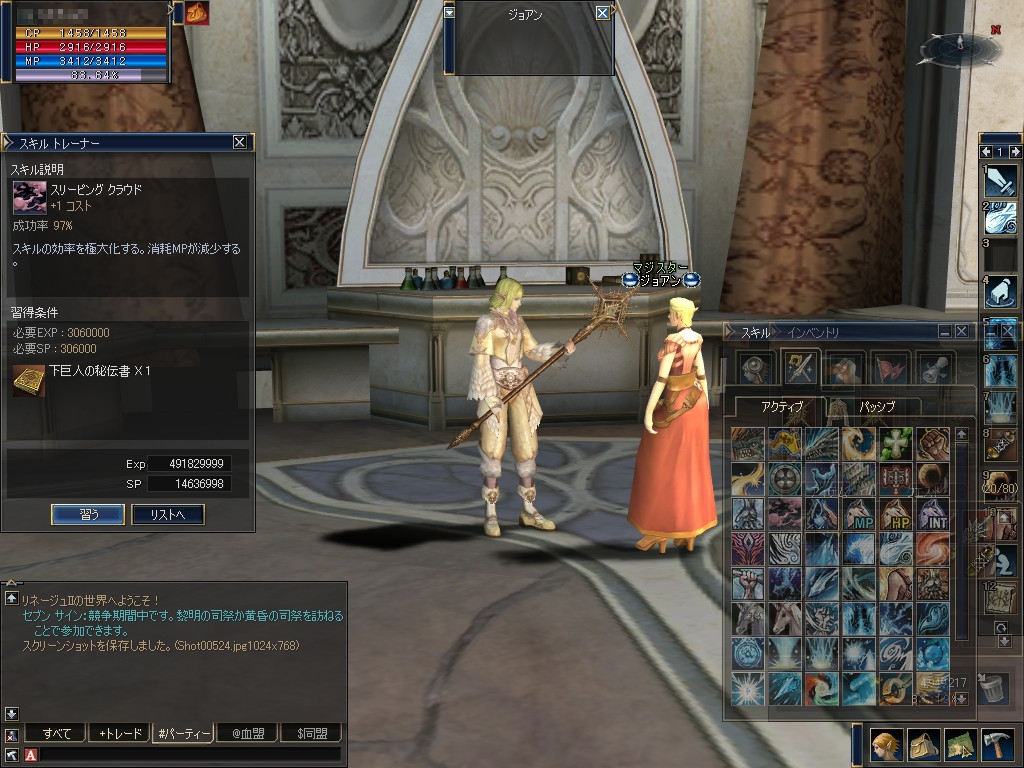1024x768 pixels.
Task: Click the chat text input field
Action: (x=190, y=754)
